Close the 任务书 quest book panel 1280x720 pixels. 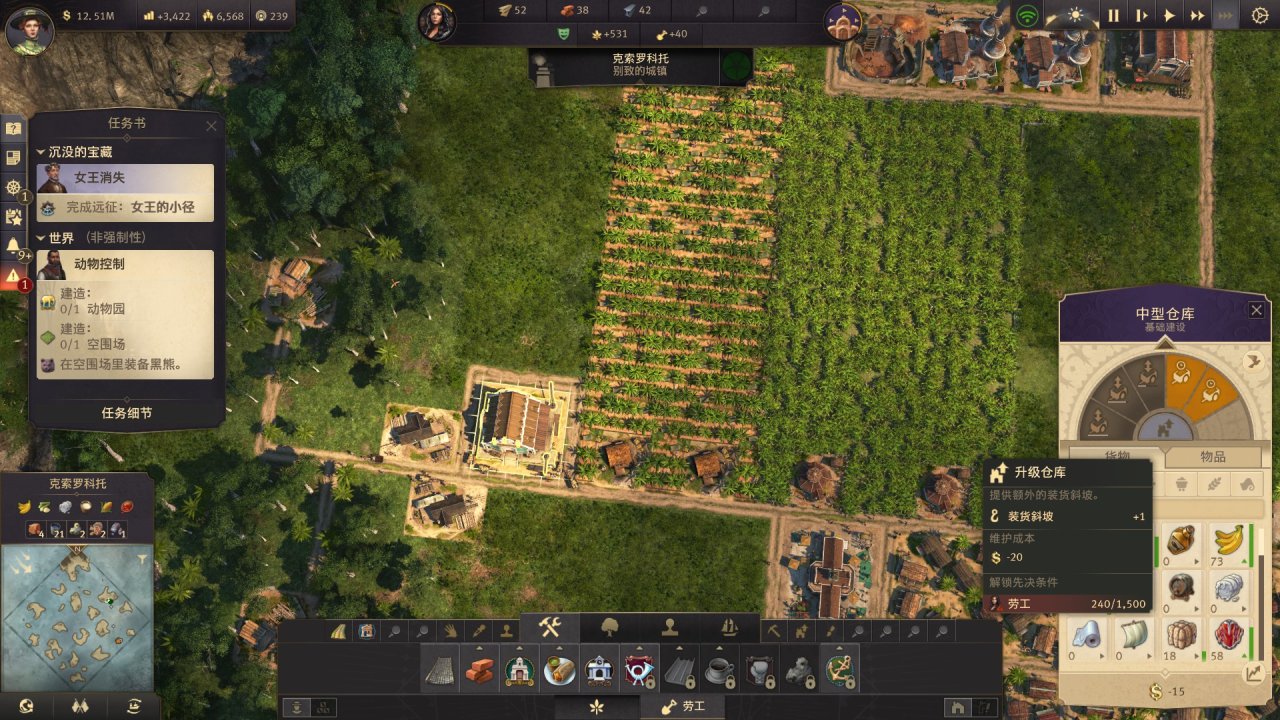coord(211,126)
